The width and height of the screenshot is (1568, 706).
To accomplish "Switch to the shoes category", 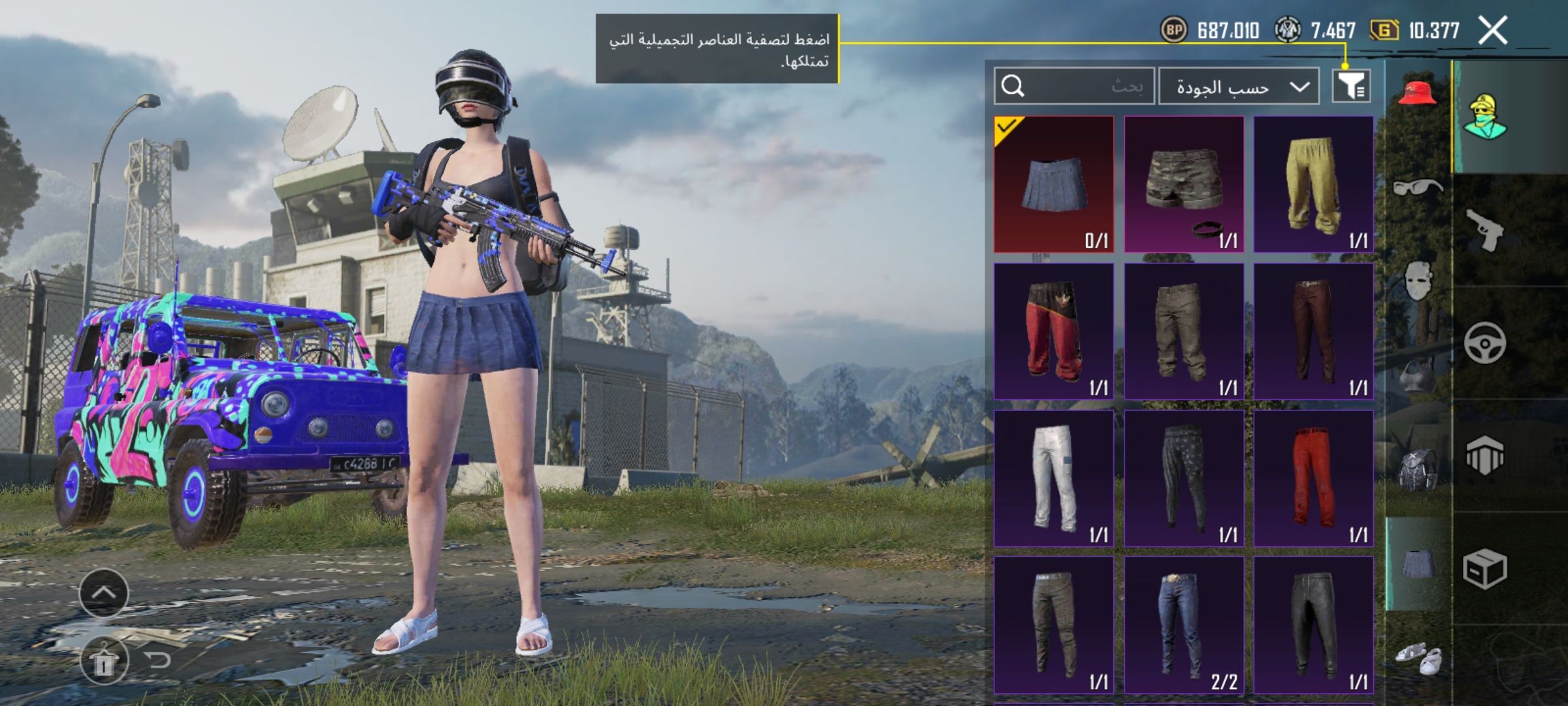I will (1417, 657).
